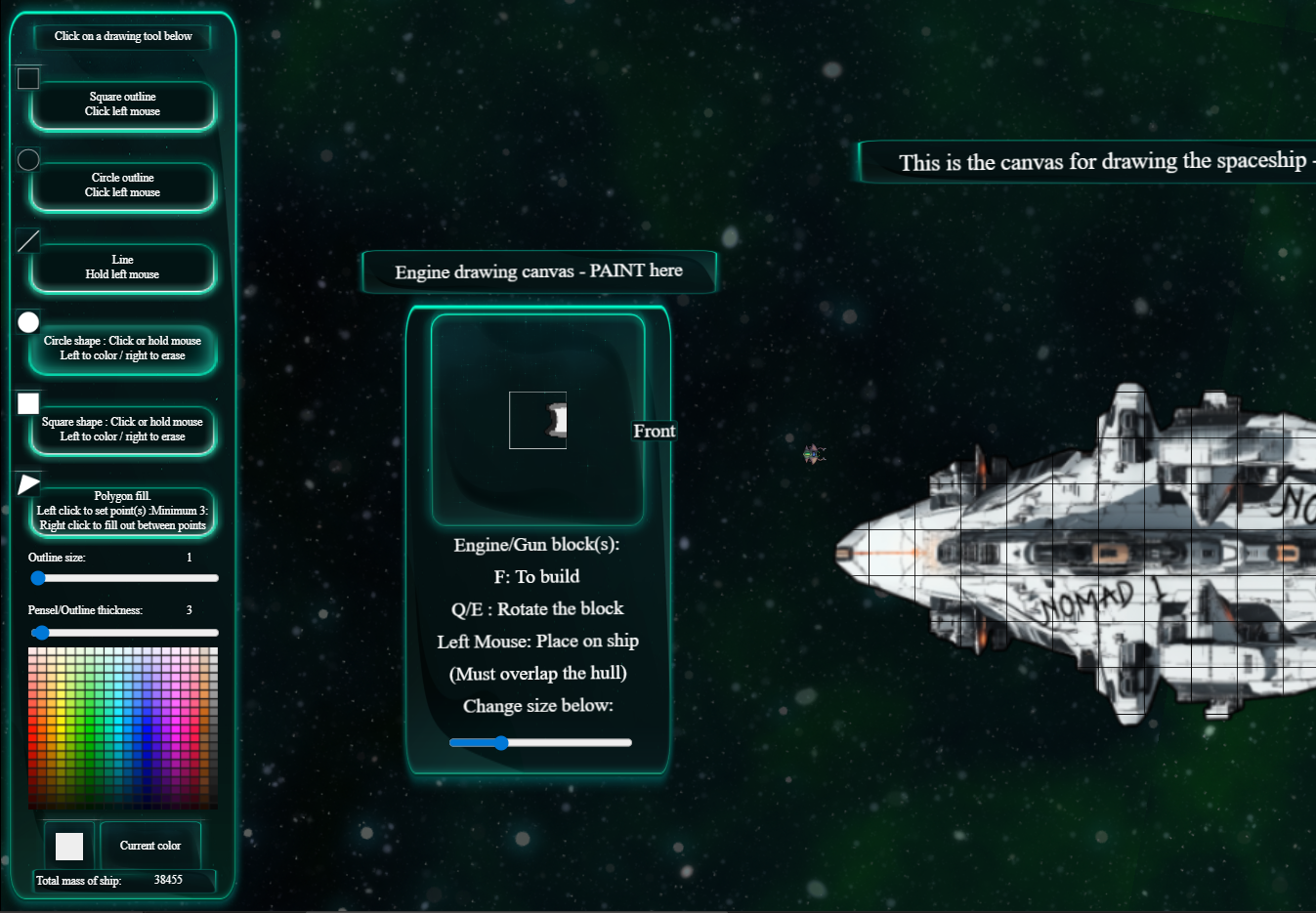Click the engine block preview thumbnail
1316x913 pixels.
(537, 420)
